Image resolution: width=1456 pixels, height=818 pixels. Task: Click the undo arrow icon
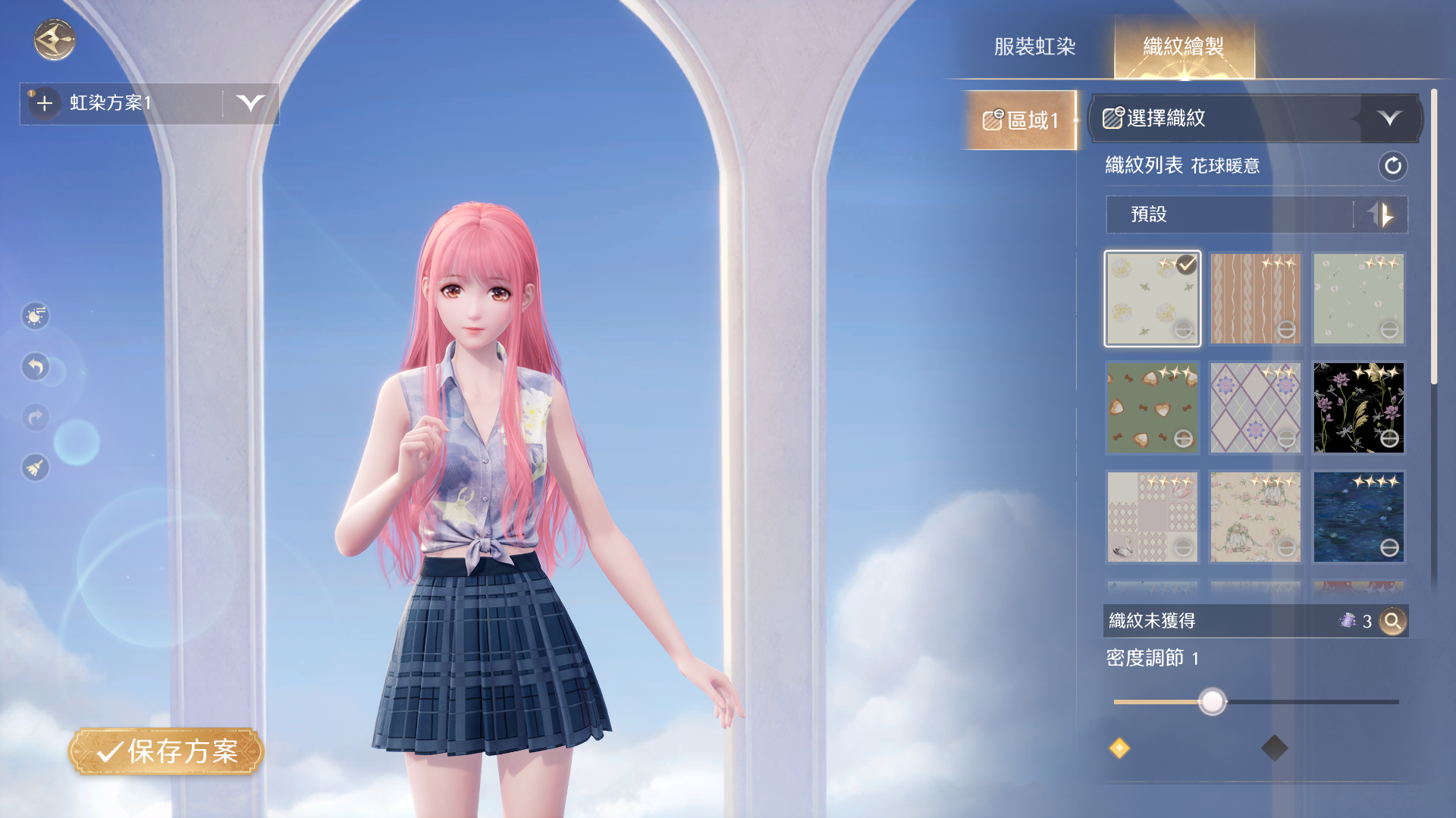(36, 367)
